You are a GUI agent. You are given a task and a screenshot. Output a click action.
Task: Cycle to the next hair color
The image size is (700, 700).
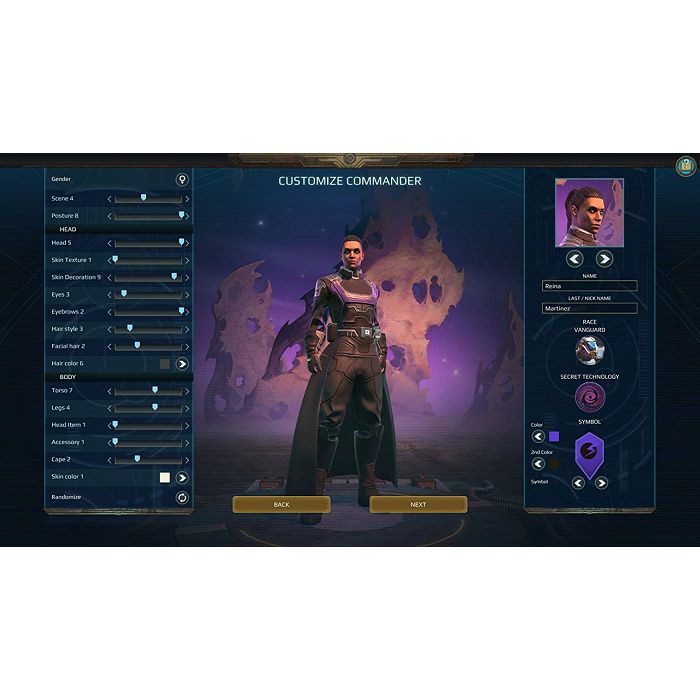pyautogui.click(x=182, y=364)
